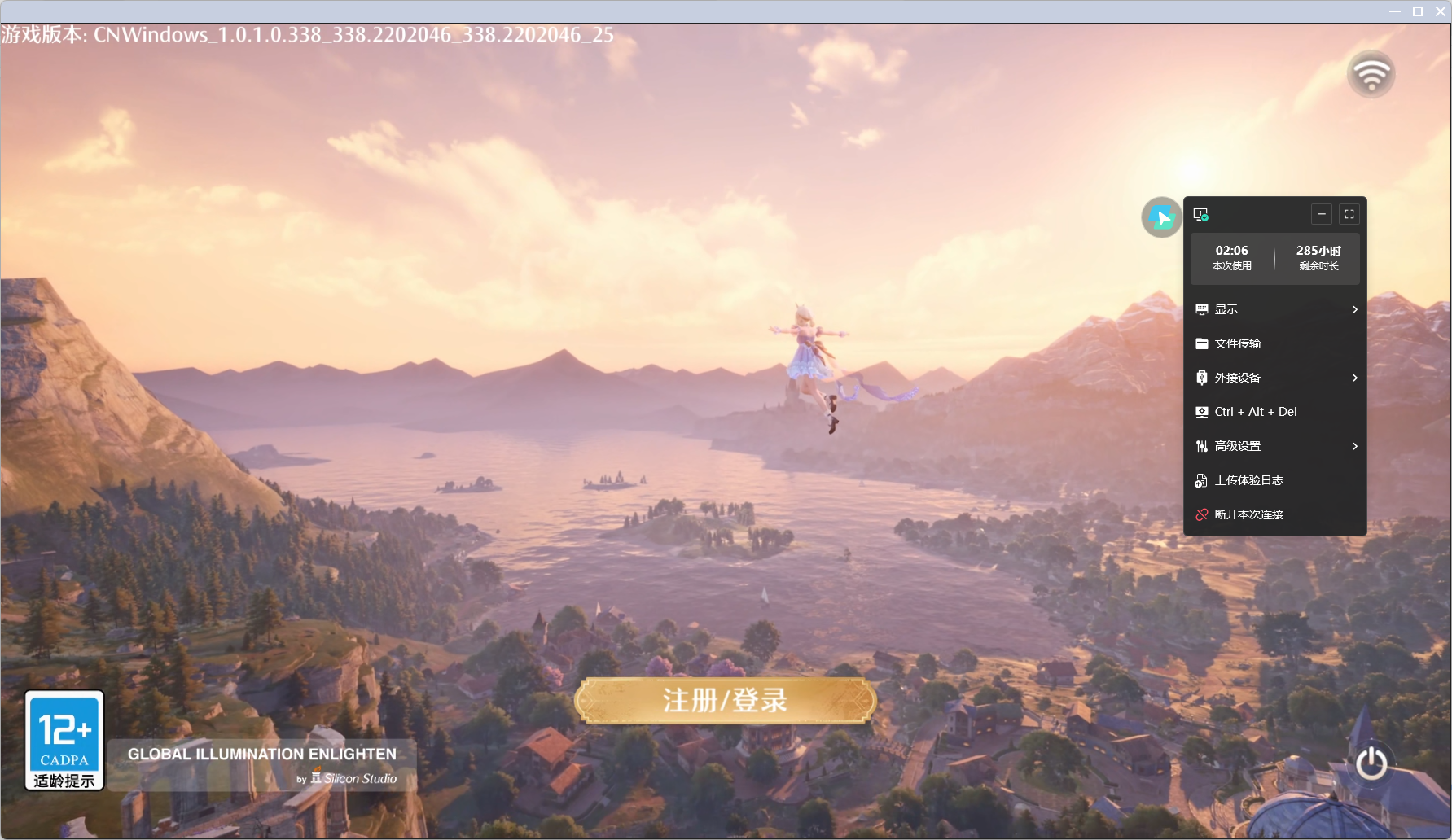The image size is (1452, 840).
Task: Select 断开本次连接 to disconnect
Action: [1274, 514]
